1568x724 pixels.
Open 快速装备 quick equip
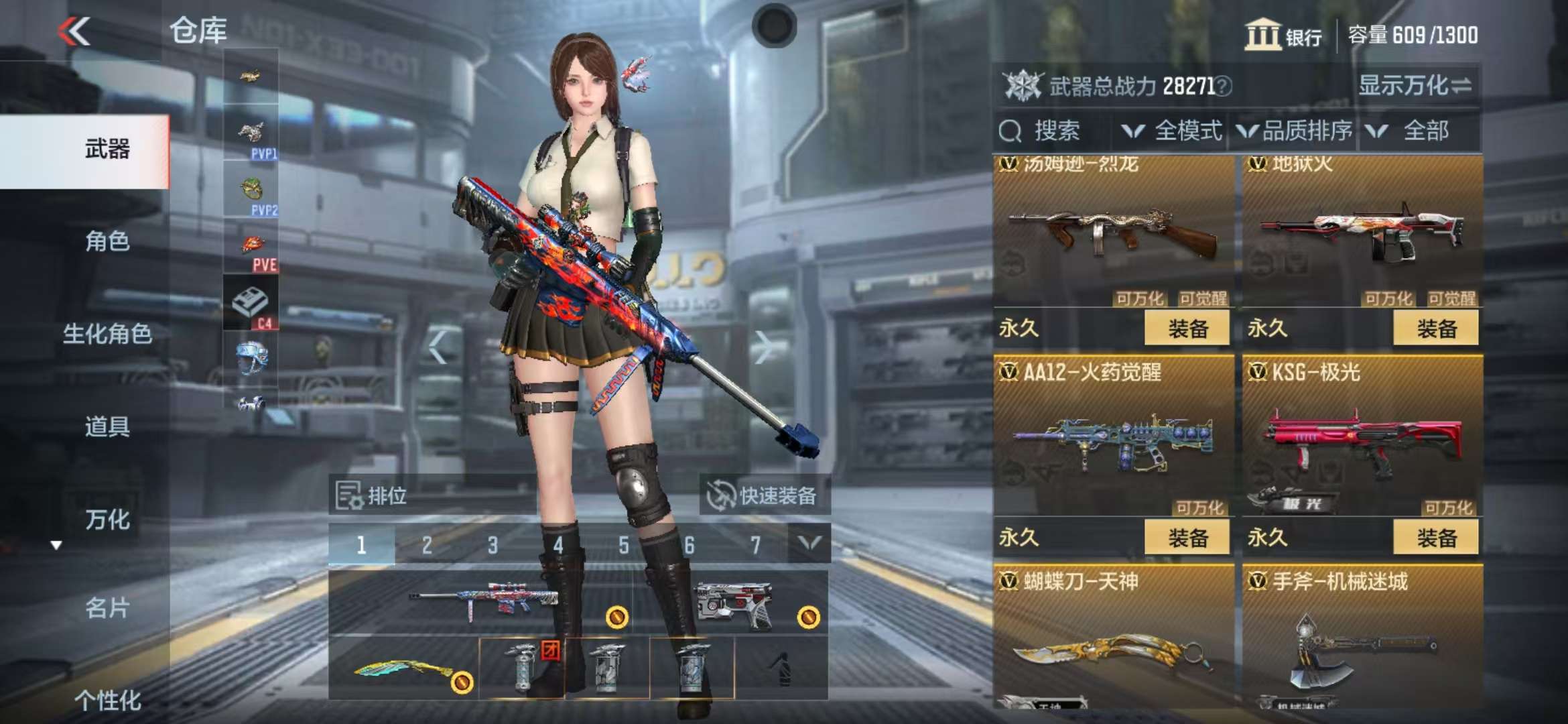point(764,496)
